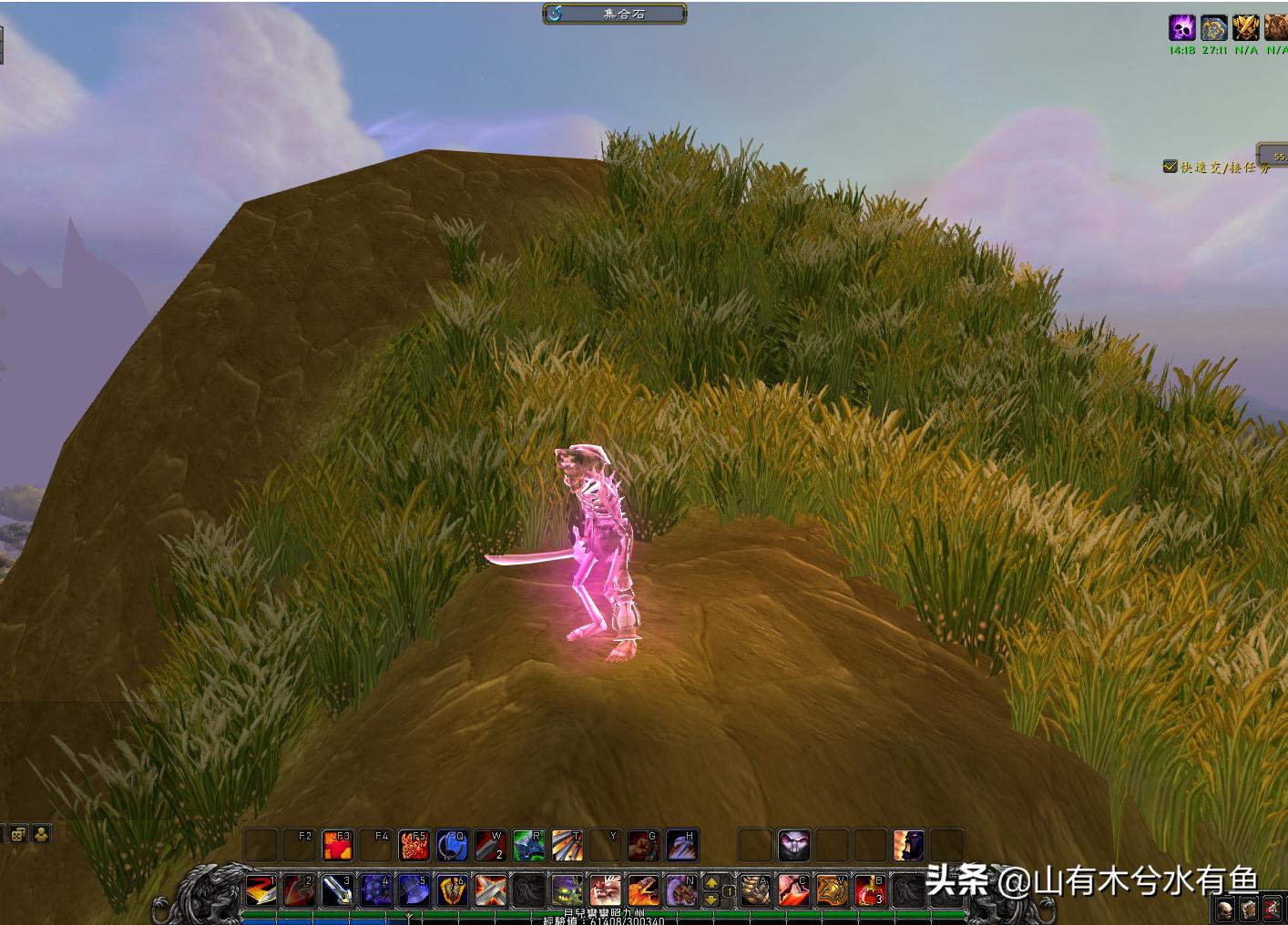Open the golden person silhouette social button

(x=41, y=833)
